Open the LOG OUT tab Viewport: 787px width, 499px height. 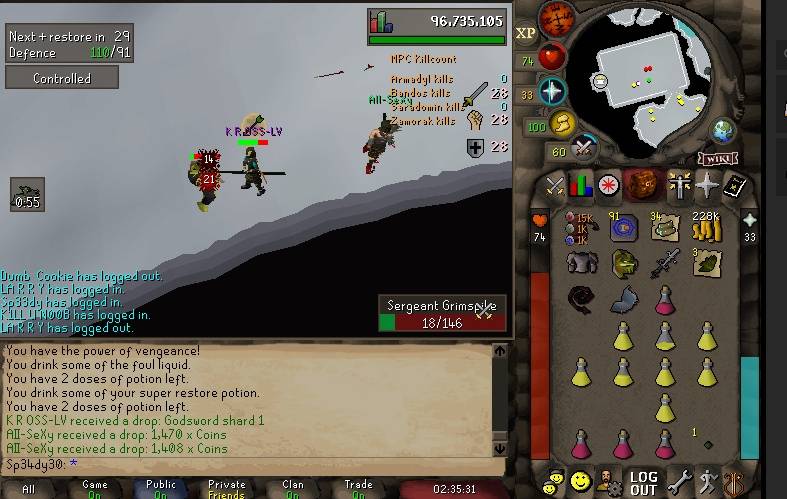point(643,482)
